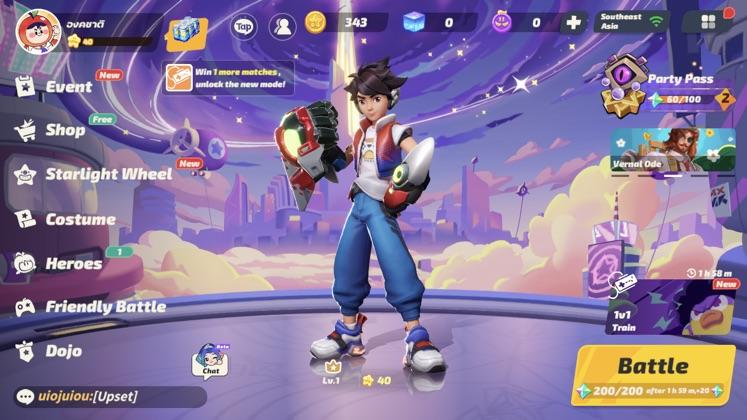The height and width of the screenshot is (420, 747).
Task: Open the Starlight Wheel
Action: [x=107, y=174]
